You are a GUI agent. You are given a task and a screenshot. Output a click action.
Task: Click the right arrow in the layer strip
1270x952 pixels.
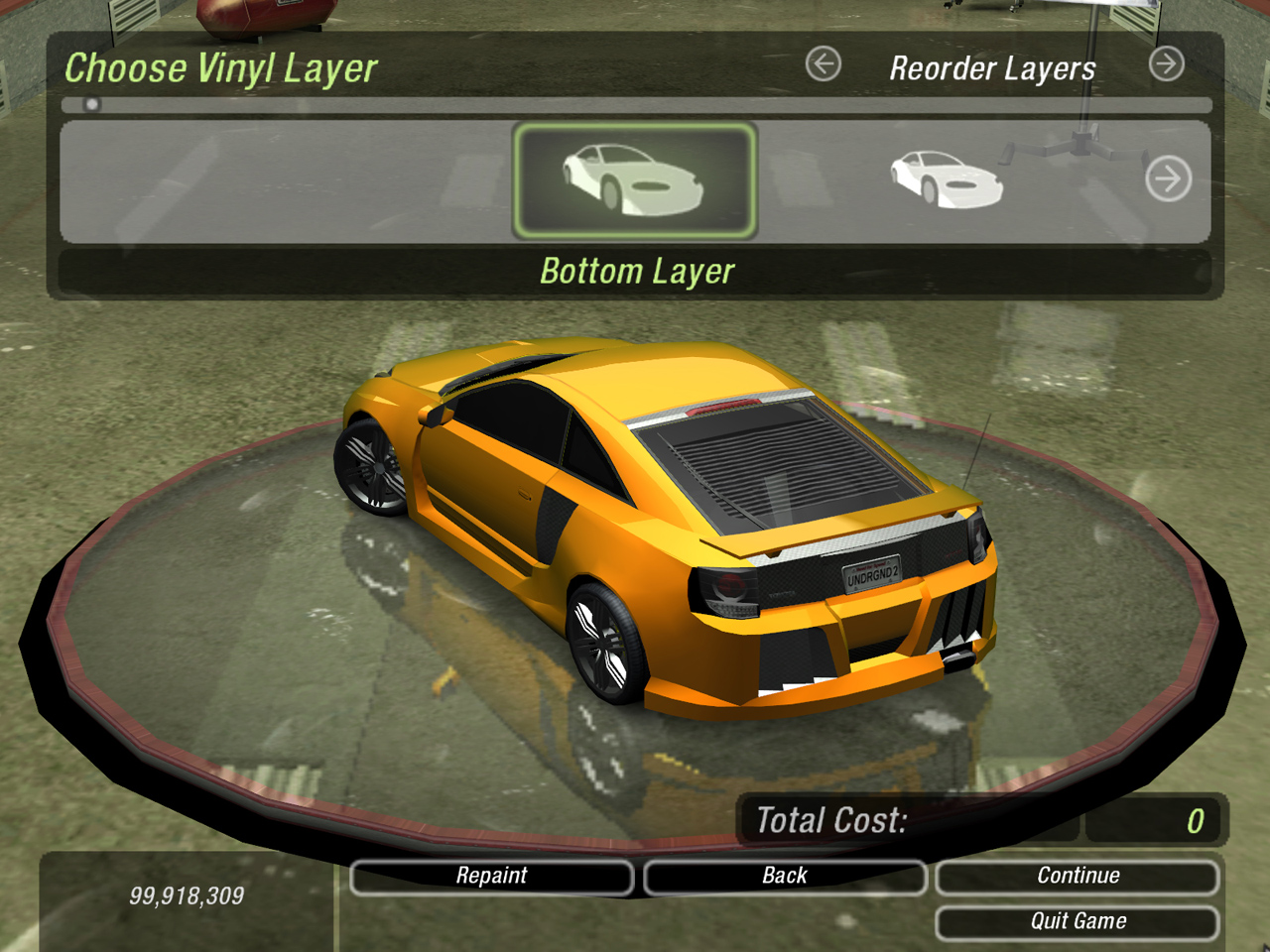[x=1168, y=179]
